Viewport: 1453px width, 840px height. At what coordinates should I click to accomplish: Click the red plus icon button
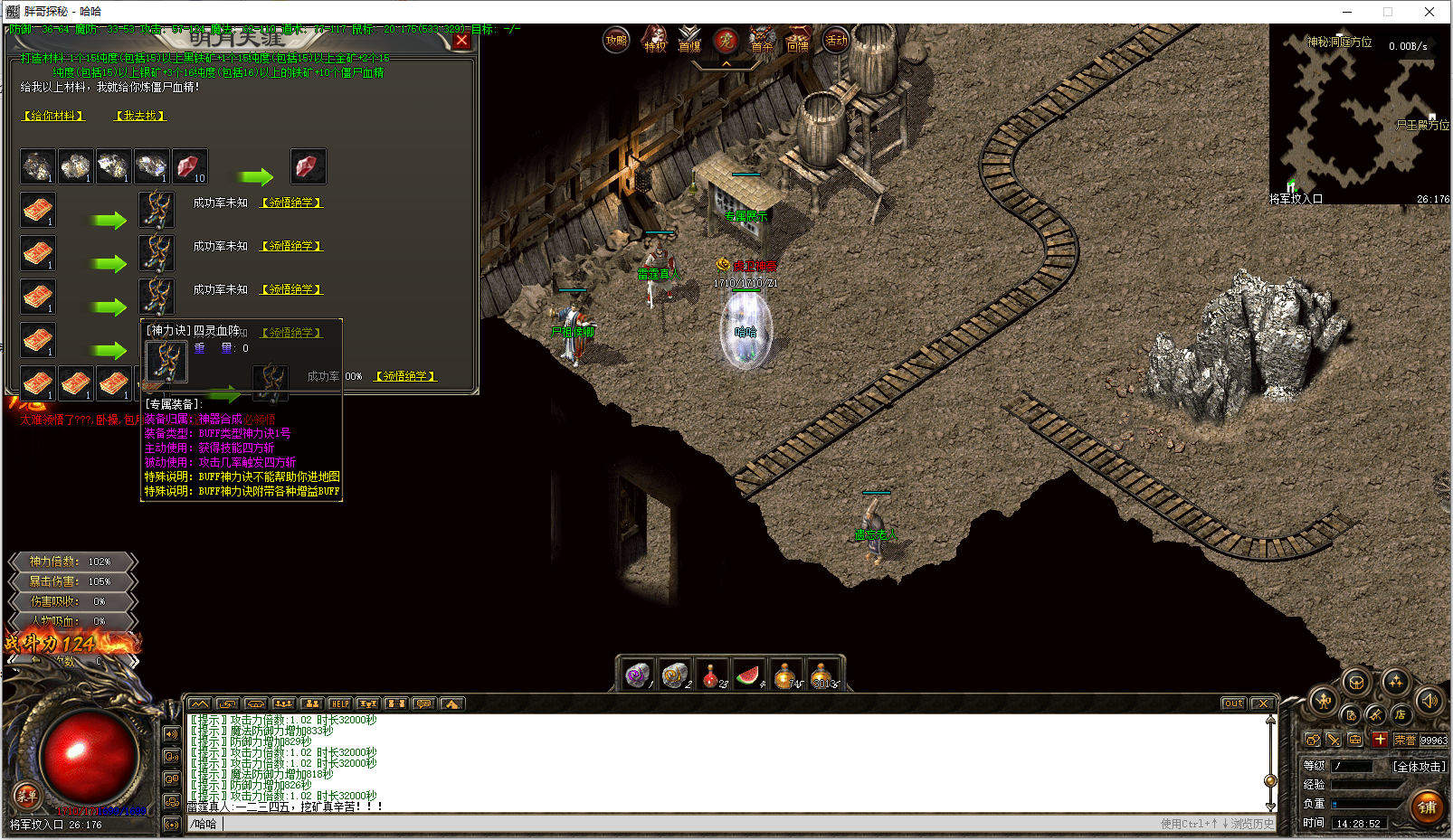tap(1379, 740)
